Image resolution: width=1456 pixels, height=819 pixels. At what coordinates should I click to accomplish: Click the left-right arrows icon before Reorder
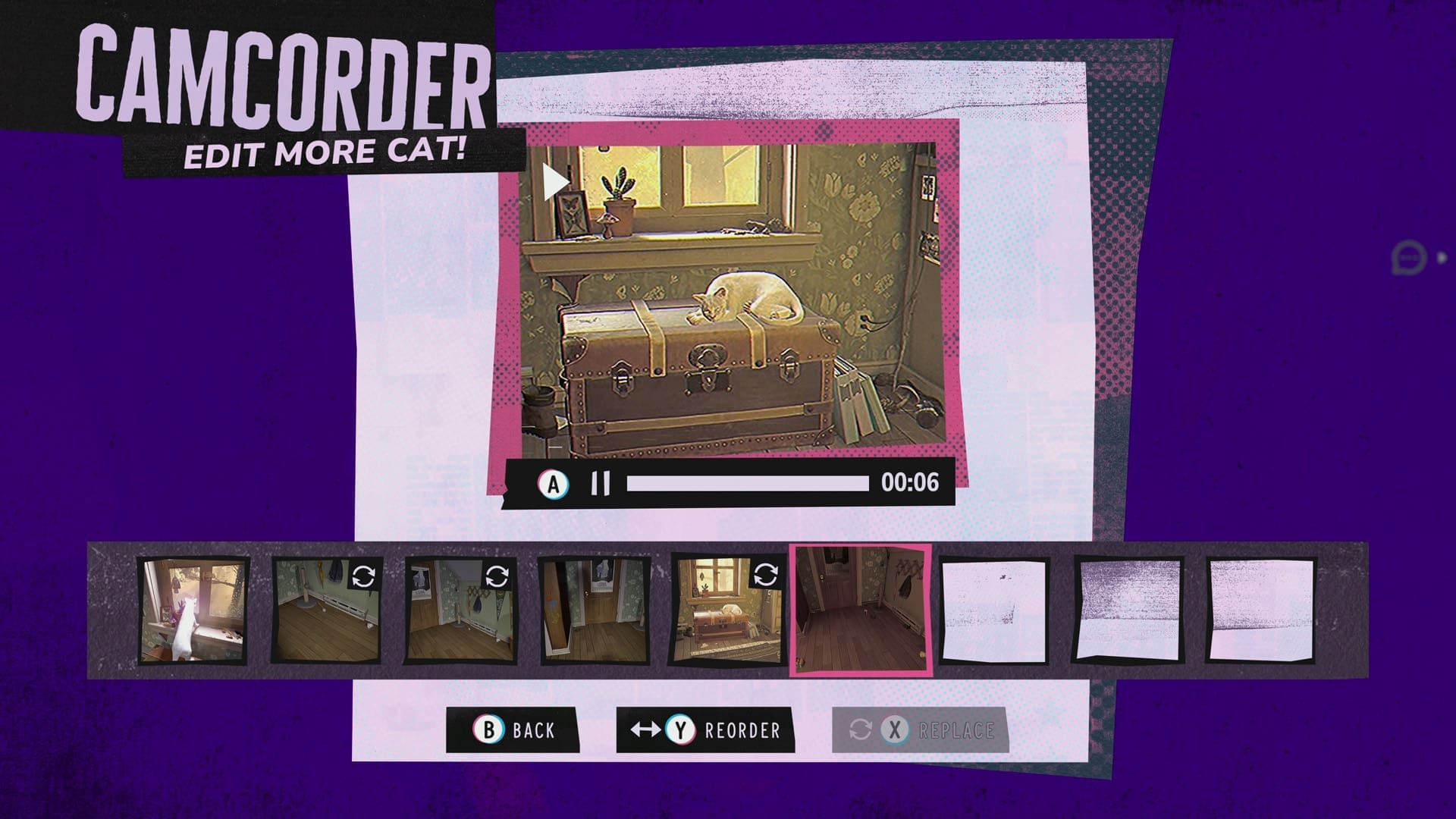645,730
